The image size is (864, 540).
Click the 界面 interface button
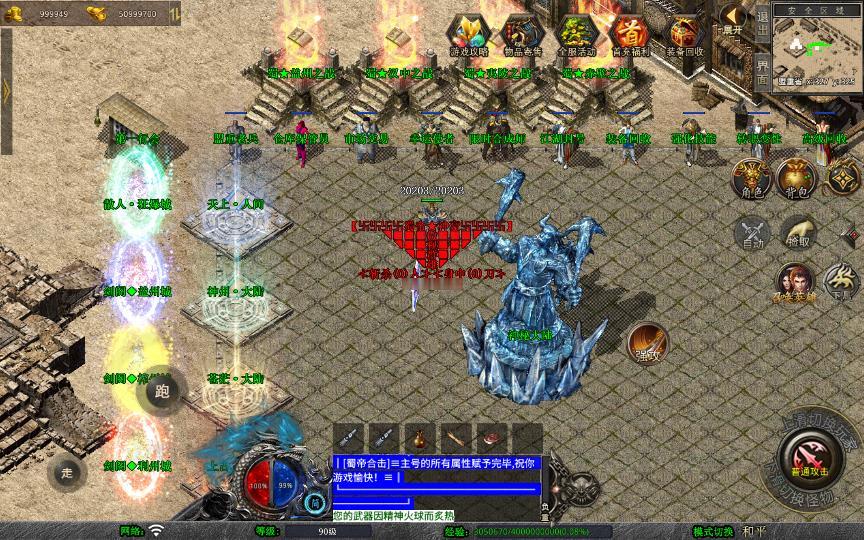pyautogui.click(x=763, y=72)
